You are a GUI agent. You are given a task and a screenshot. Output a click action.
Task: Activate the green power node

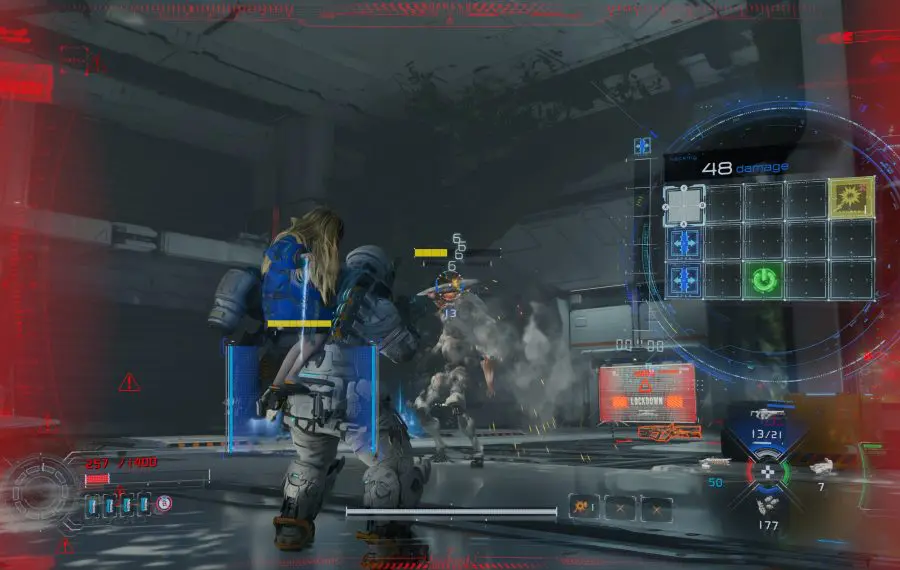[x=763, y=280]
